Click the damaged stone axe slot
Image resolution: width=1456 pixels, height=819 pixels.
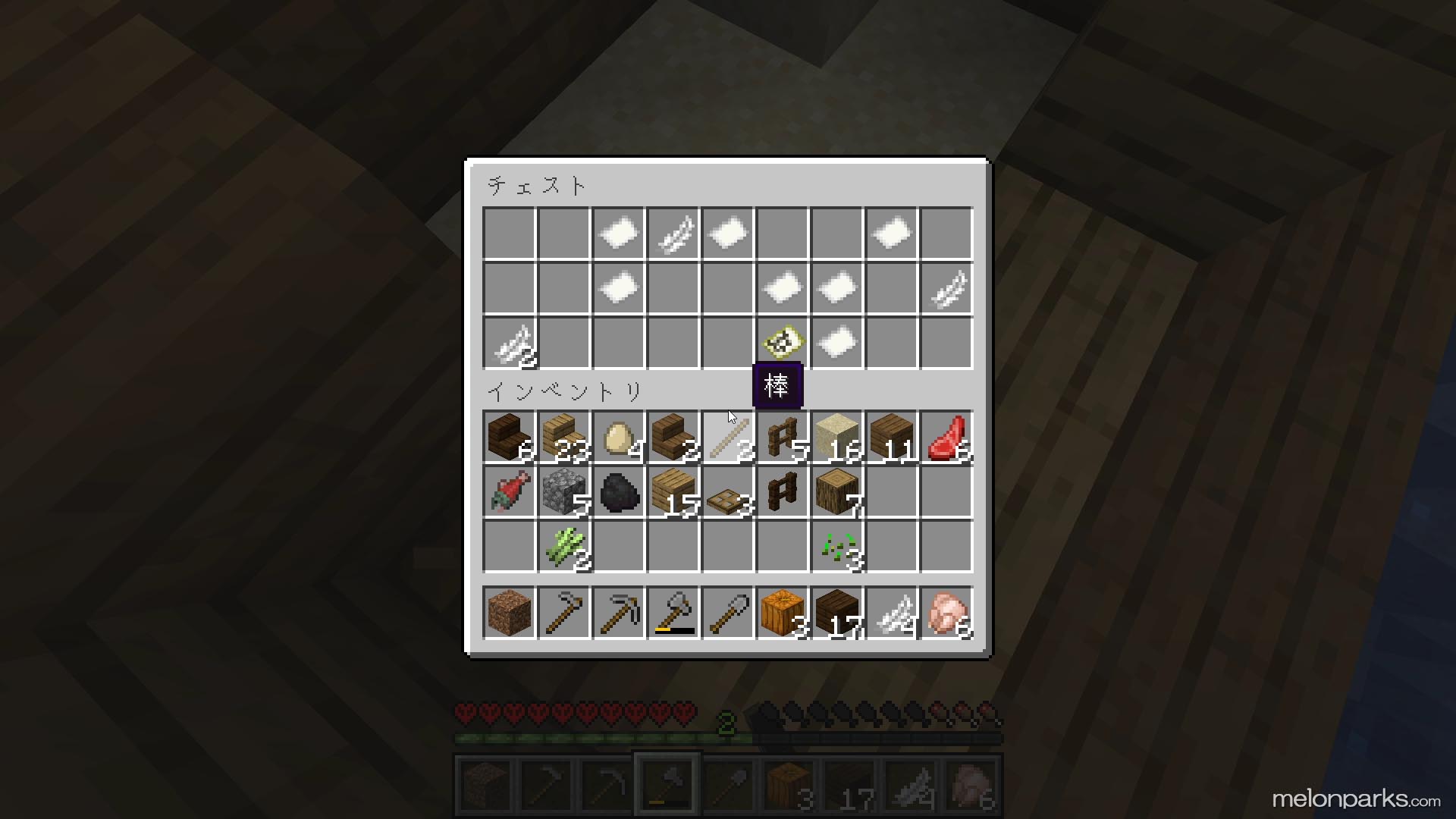point(673,613)
